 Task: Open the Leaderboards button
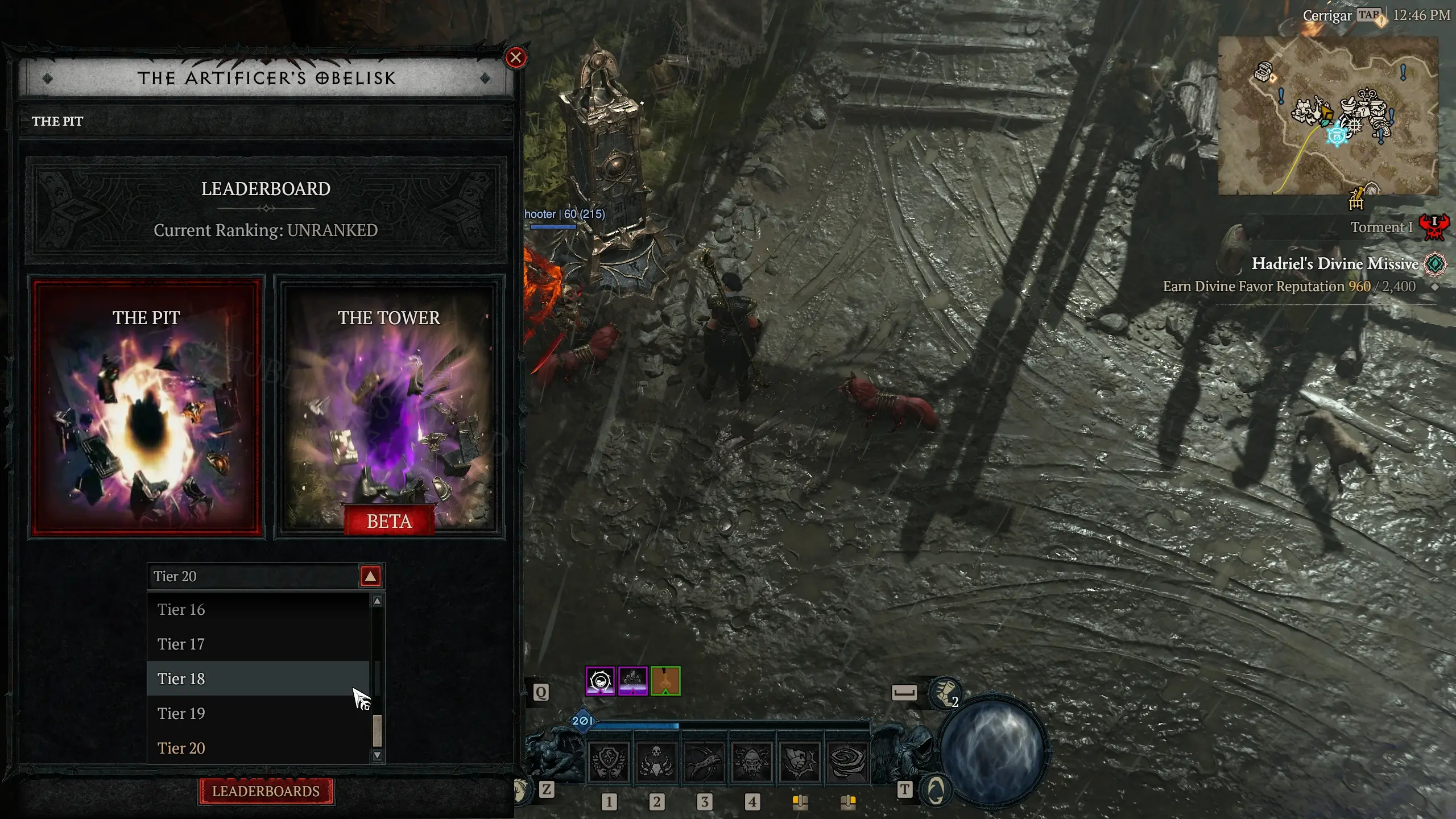click(266, 791)
